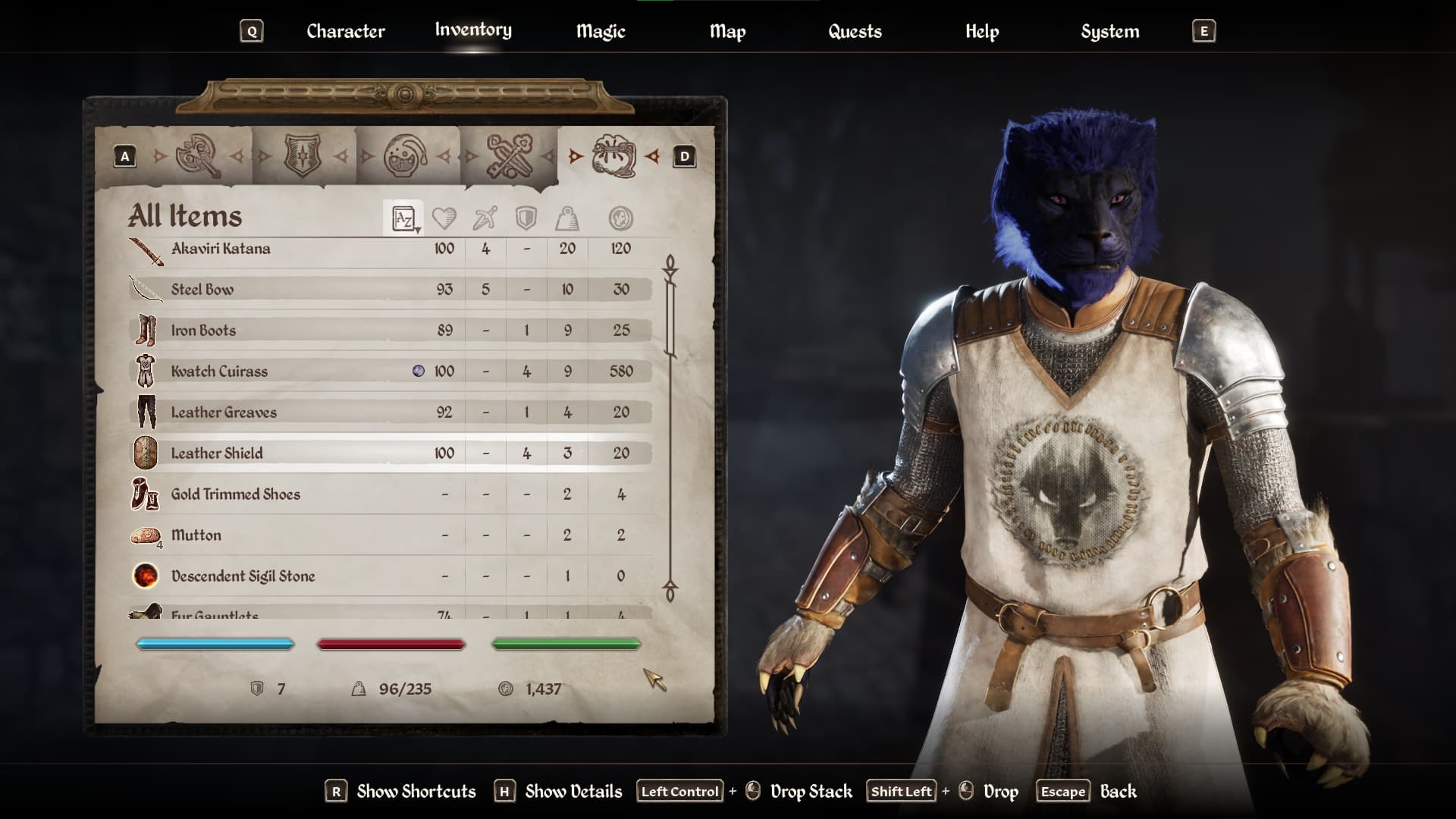Screen dimensions: 1456x819
Task: Open the System menu tab
Action: pyautogui.click(x=1109, y=31)
